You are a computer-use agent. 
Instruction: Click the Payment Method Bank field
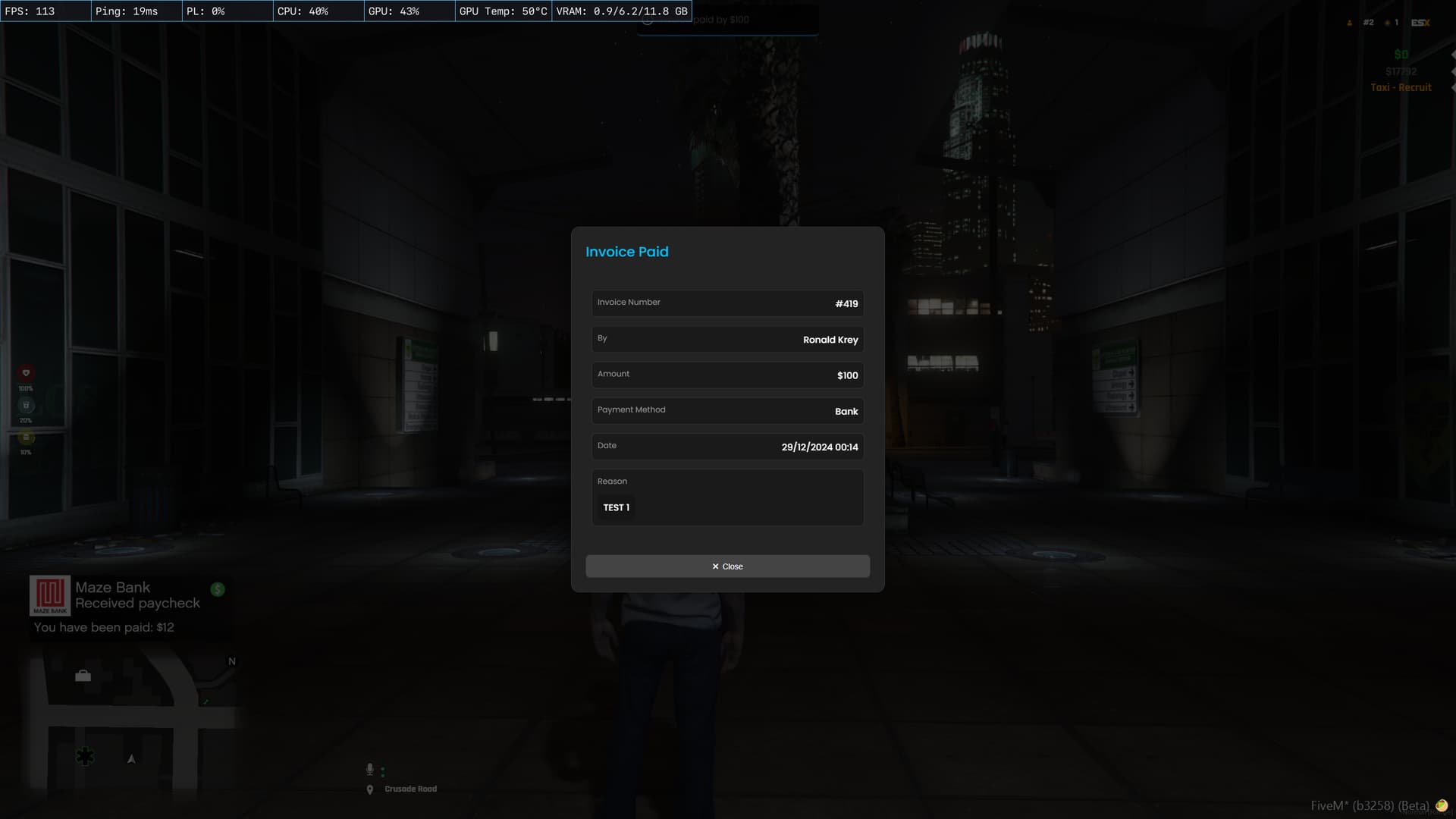tap(726, 411)
